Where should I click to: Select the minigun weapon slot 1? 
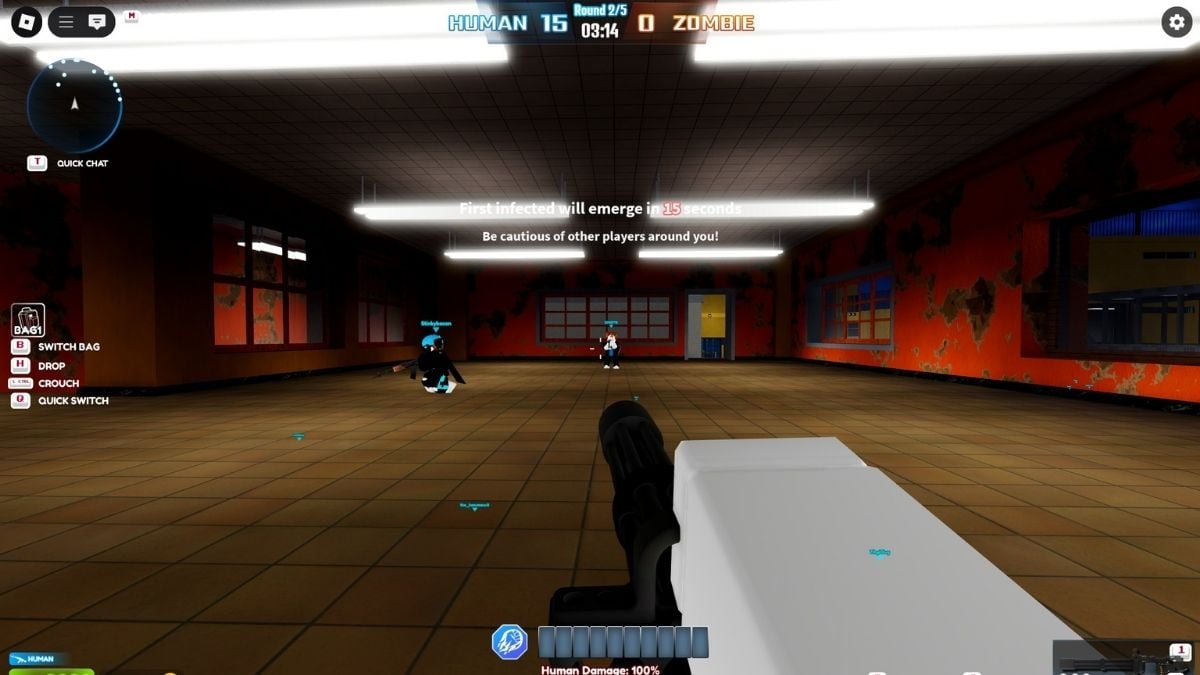[x=1126, y=659]
